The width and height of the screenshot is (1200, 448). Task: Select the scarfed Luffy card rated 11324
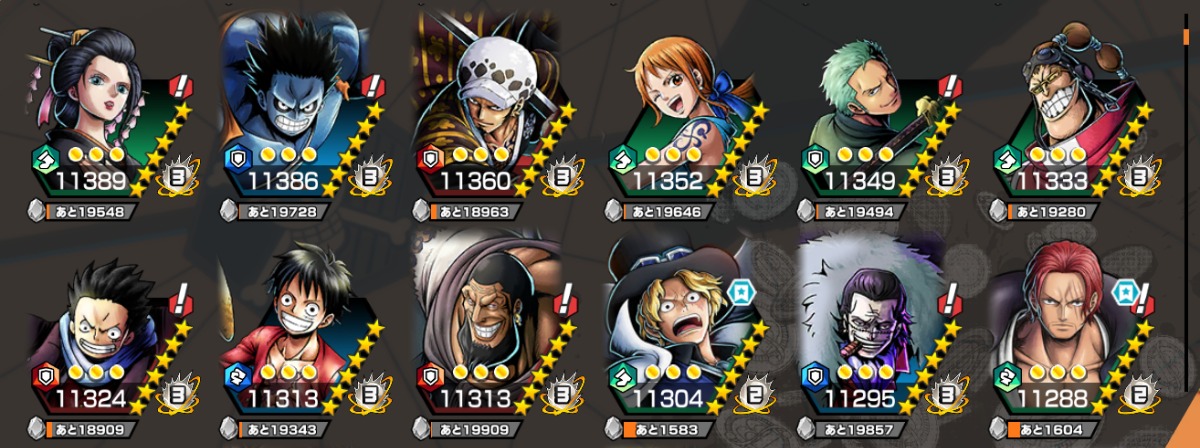coord(100,335)
